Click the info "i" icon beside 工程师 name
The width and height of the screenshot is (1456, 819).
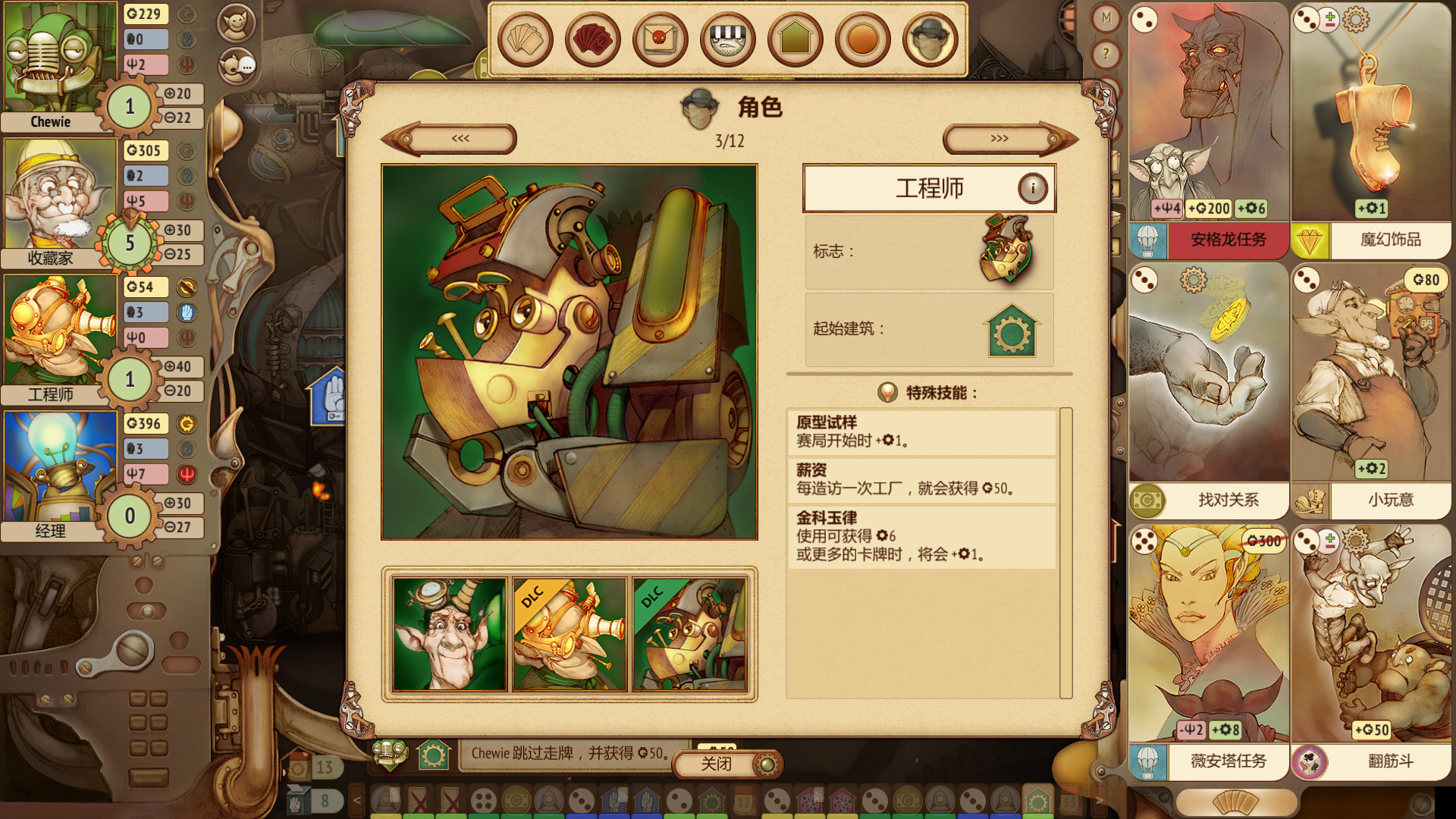pos(1034,189)
